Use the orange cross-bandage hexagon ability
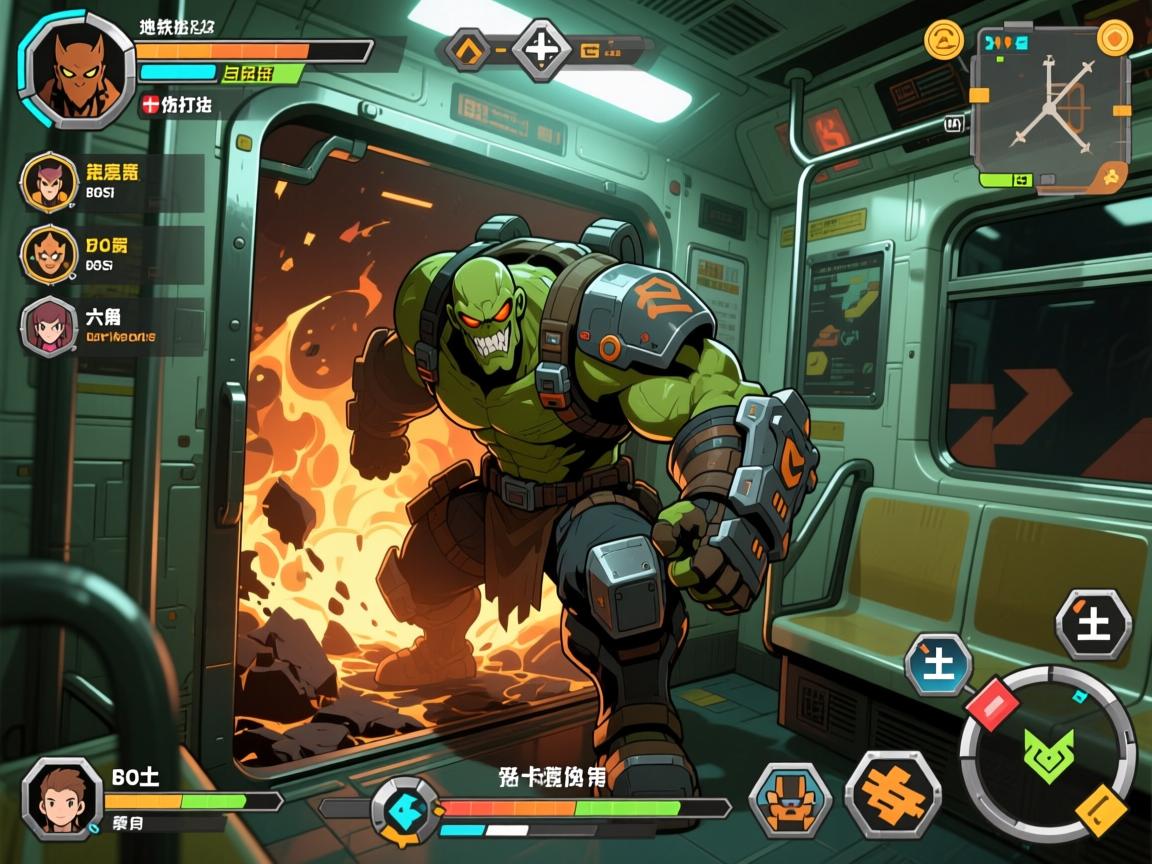 (892, 795)
